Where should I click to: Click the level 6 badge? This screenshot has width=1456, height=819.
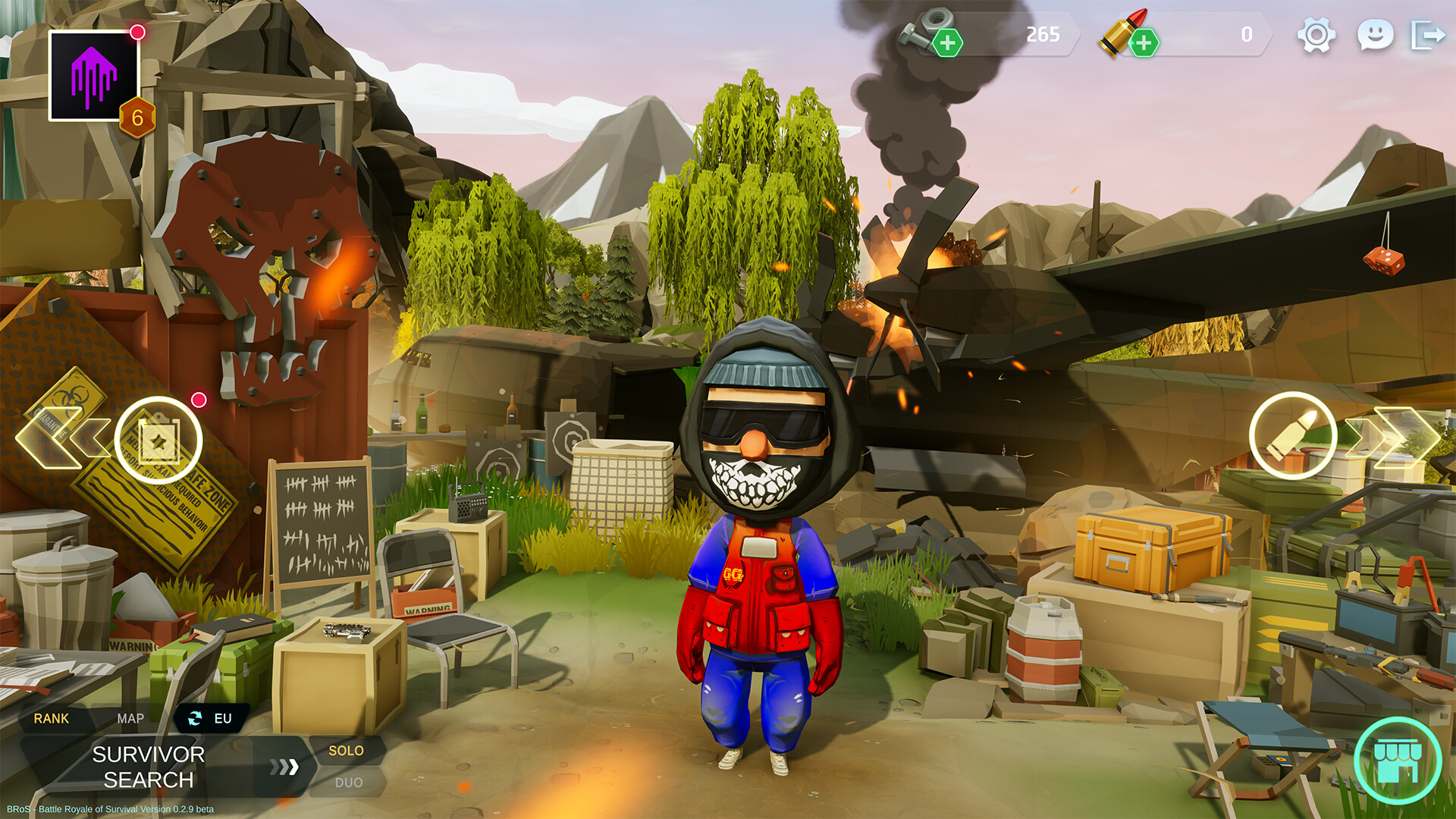(136, 118)
